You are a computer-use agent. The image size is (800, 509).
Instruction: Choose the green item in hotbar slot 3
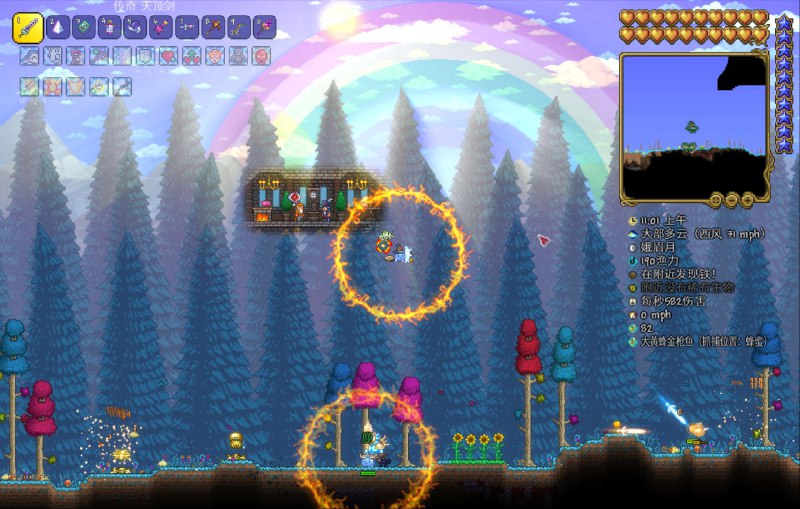[84, 27]
